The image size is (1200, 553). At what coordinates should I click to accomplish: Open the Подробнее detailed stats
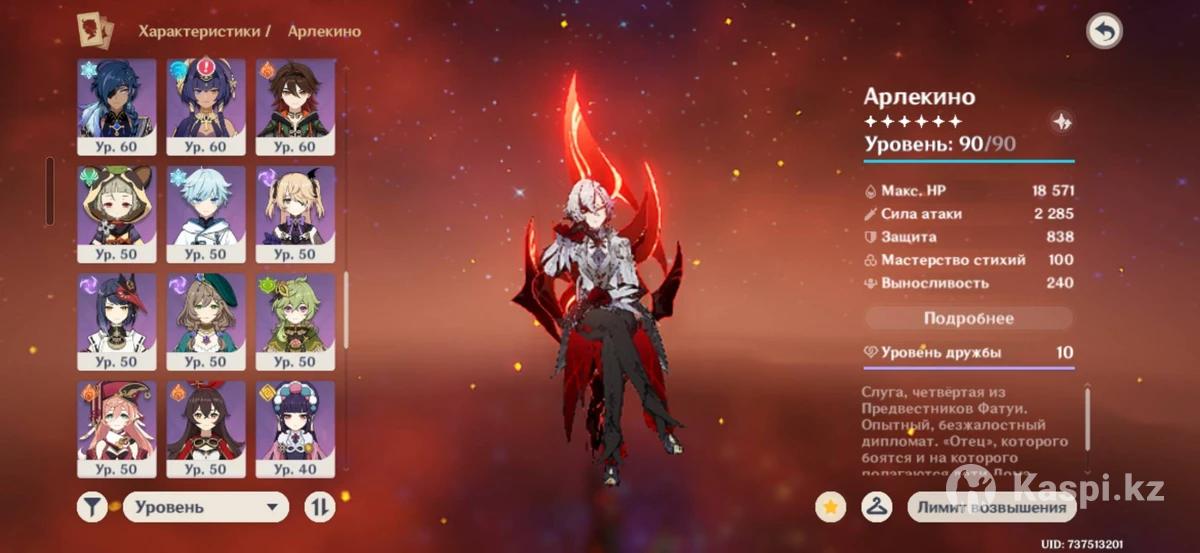click(x=968, y=319)
